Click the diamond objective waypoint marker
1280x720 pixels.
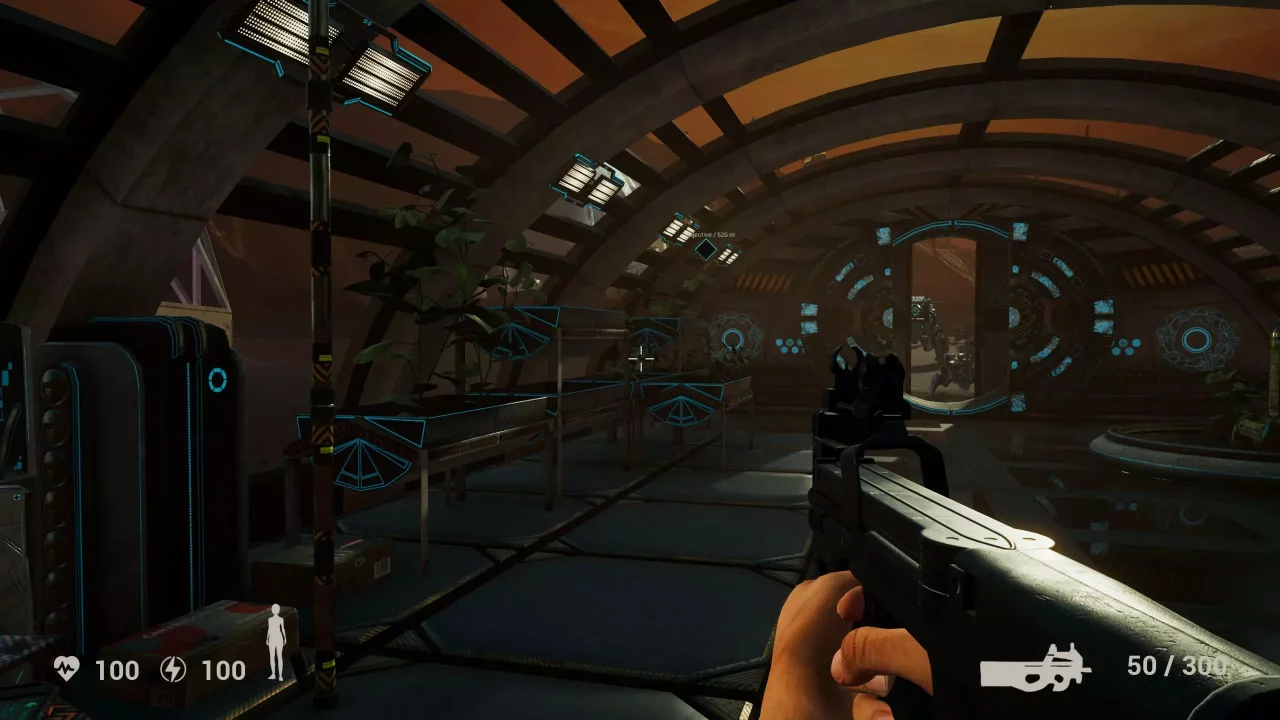(x=706, y=249)
